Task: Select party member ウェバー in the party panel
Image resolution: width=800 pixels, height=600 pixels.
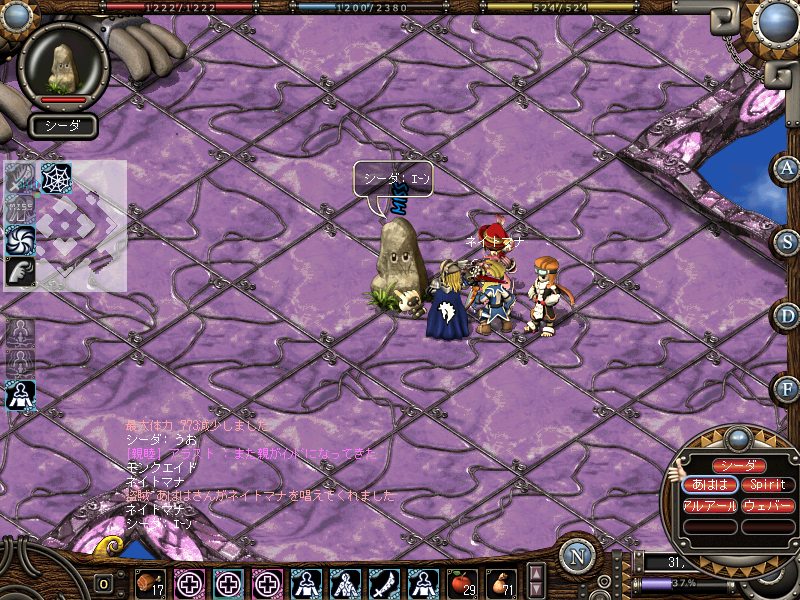Action: coord(767,506)
